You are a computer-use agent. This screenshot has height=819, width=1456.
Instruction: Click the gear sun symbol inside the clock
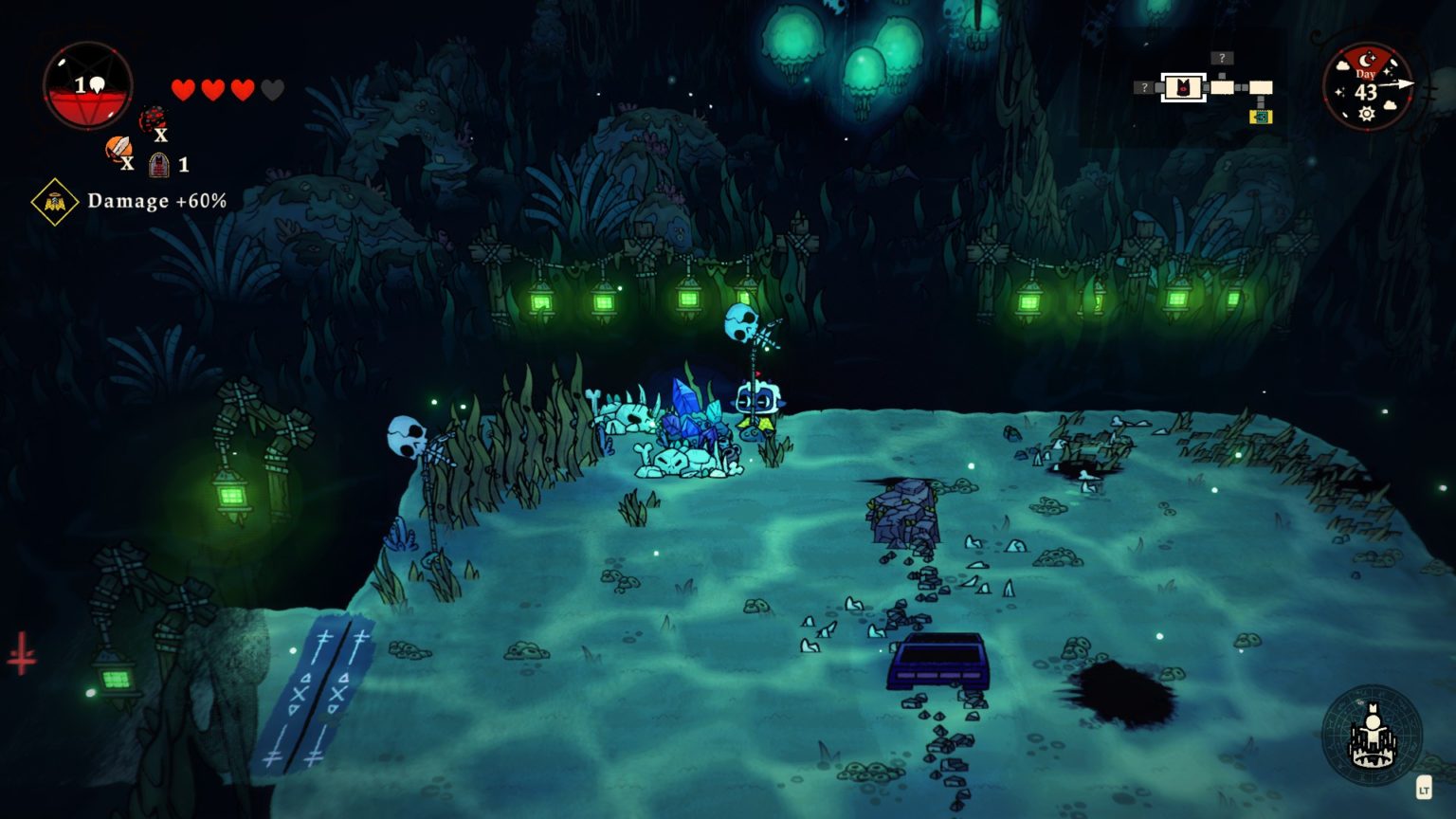click(1366, 112)
